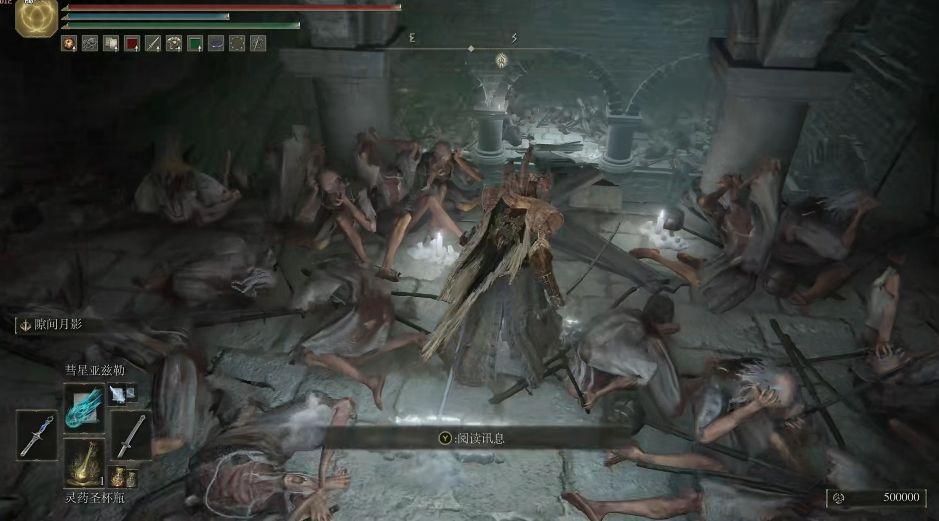Viewport: 939px width, 521px height.
Task: Click the next-spell preview icon beside Comet Azur
Action: click(x=121, y=395)
